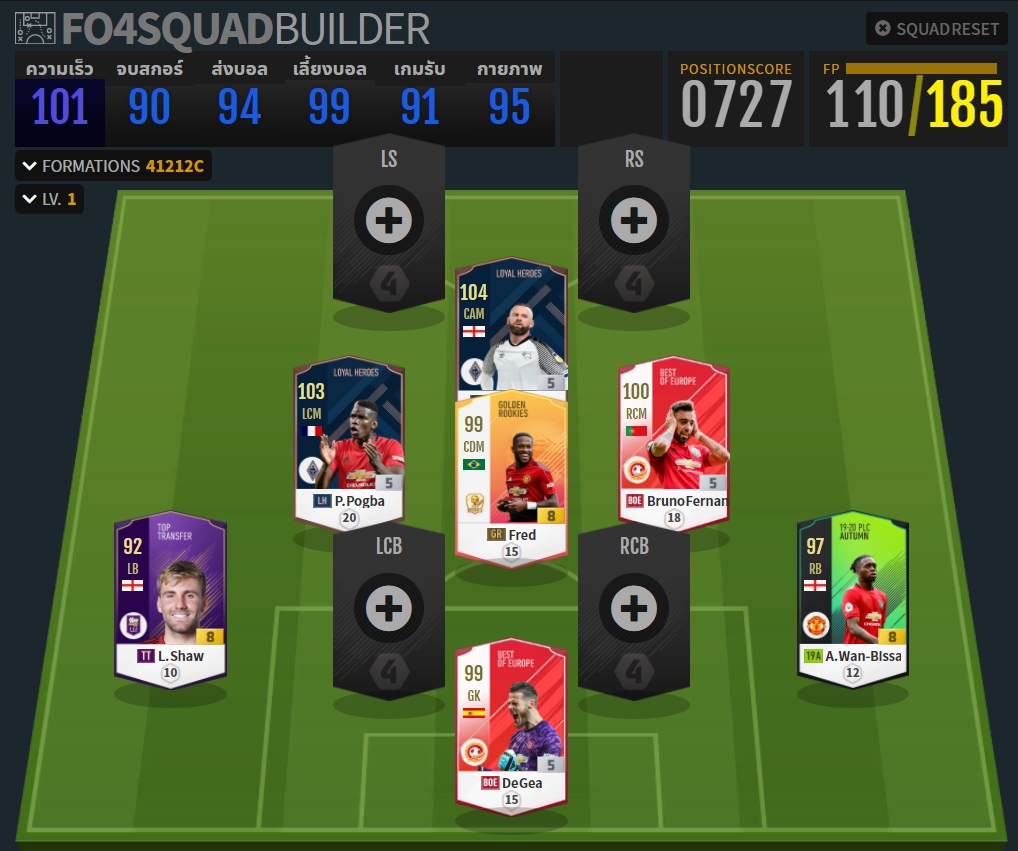Add a player to the RS slot
The width and height of the screenshot is (1018, 851).
633,220
